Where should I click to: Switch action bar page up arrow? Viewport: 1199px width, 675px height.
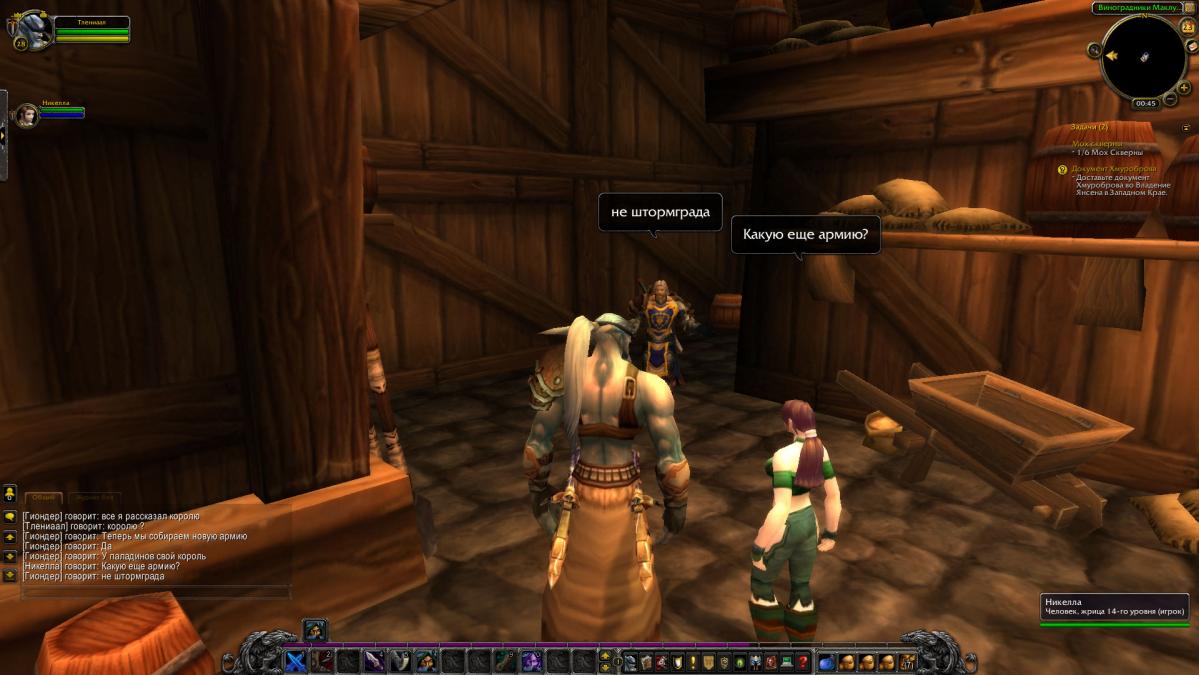604,655
